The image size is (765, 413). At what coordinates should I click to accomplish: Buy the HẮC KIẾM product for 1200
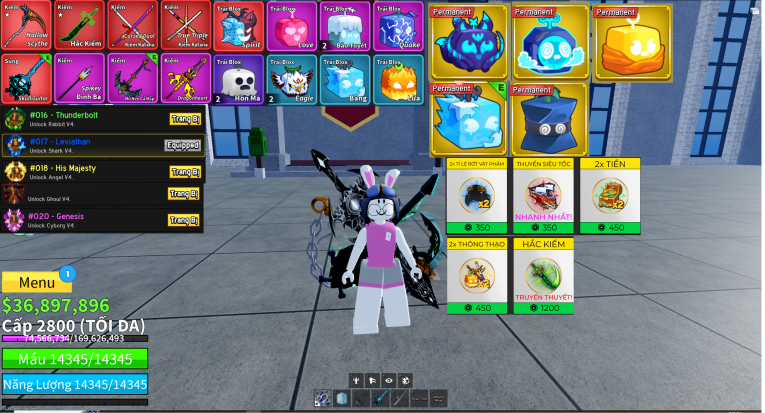(543, 275)
